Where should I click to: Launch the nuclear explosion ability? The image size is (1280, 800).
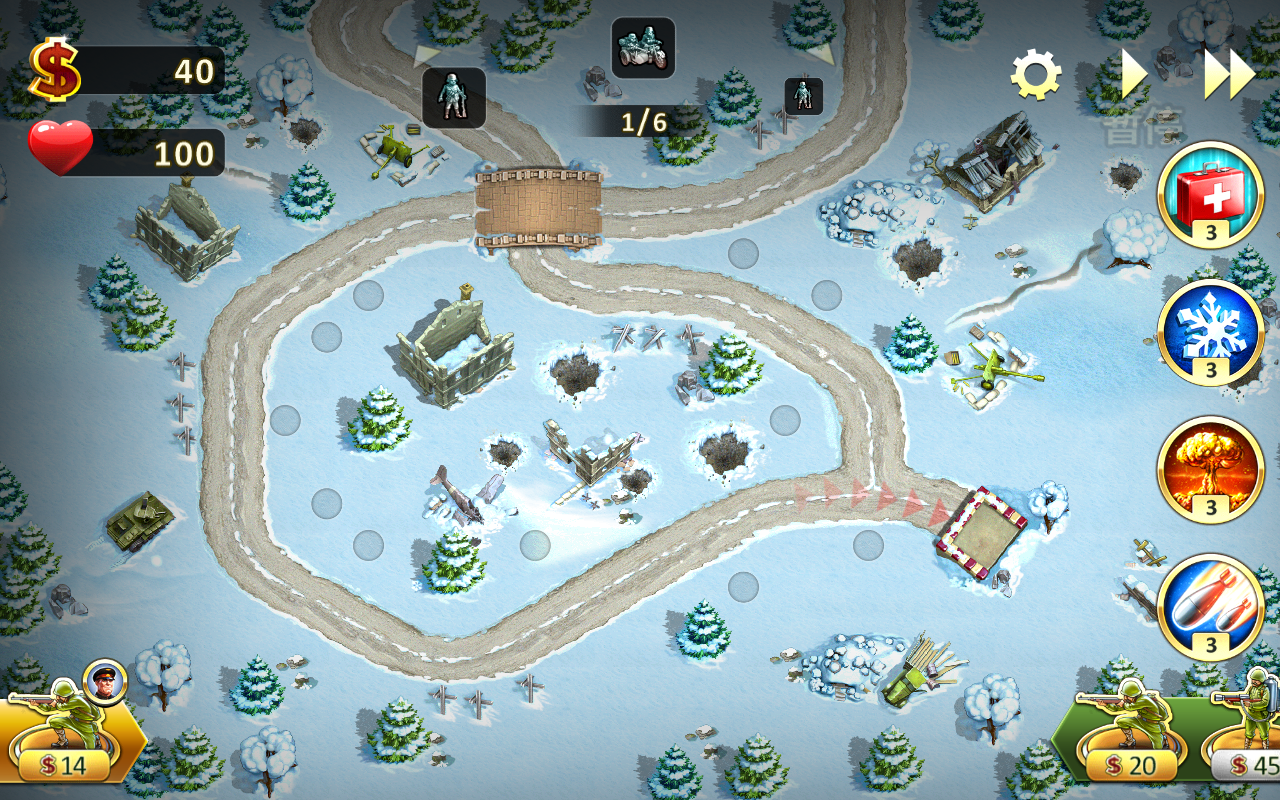[x=1210, y=469]
